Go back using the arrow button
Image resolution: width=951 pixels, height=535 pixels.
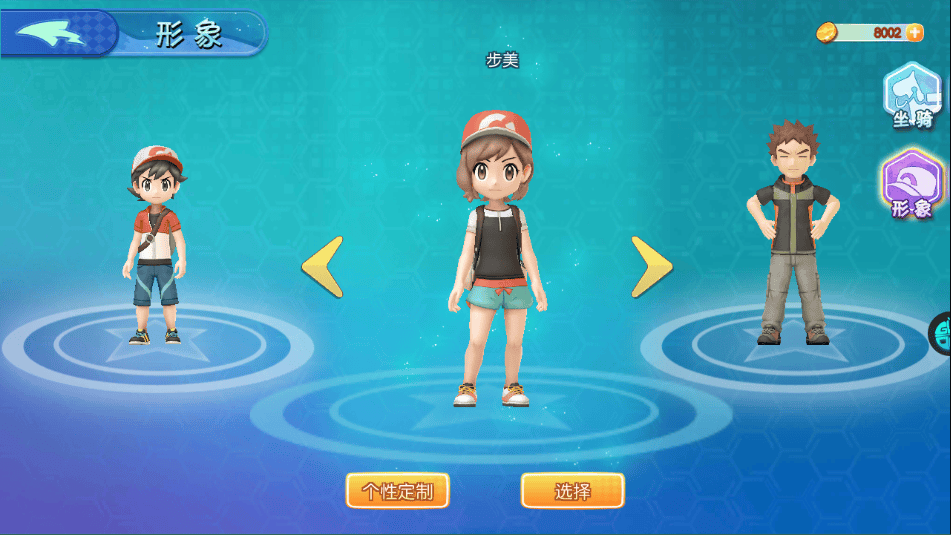tap(56, 34)
